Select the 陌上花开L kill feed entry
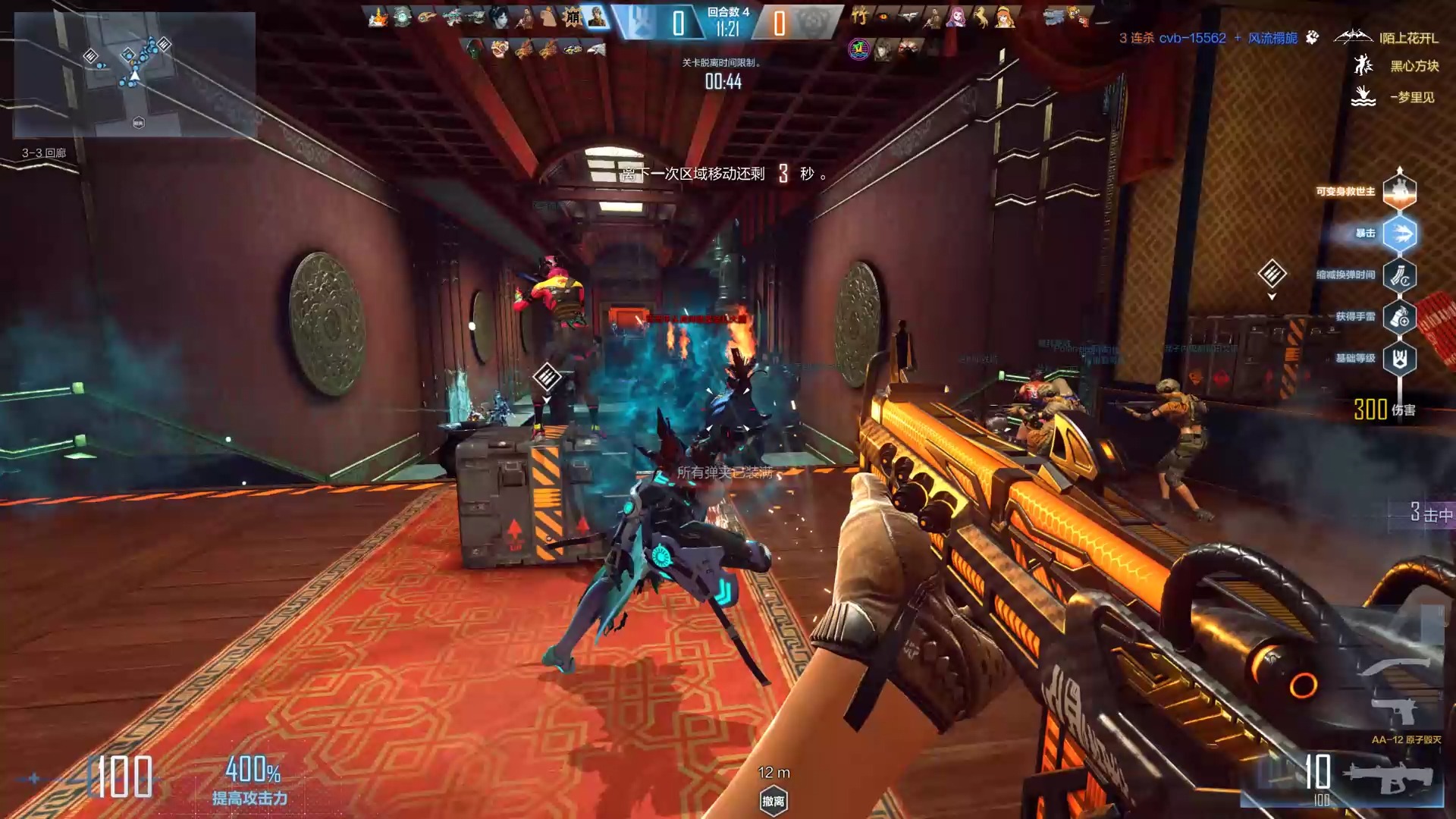Image resolution: width=1456 pixels, height=819 pixels. (1408, 38)
